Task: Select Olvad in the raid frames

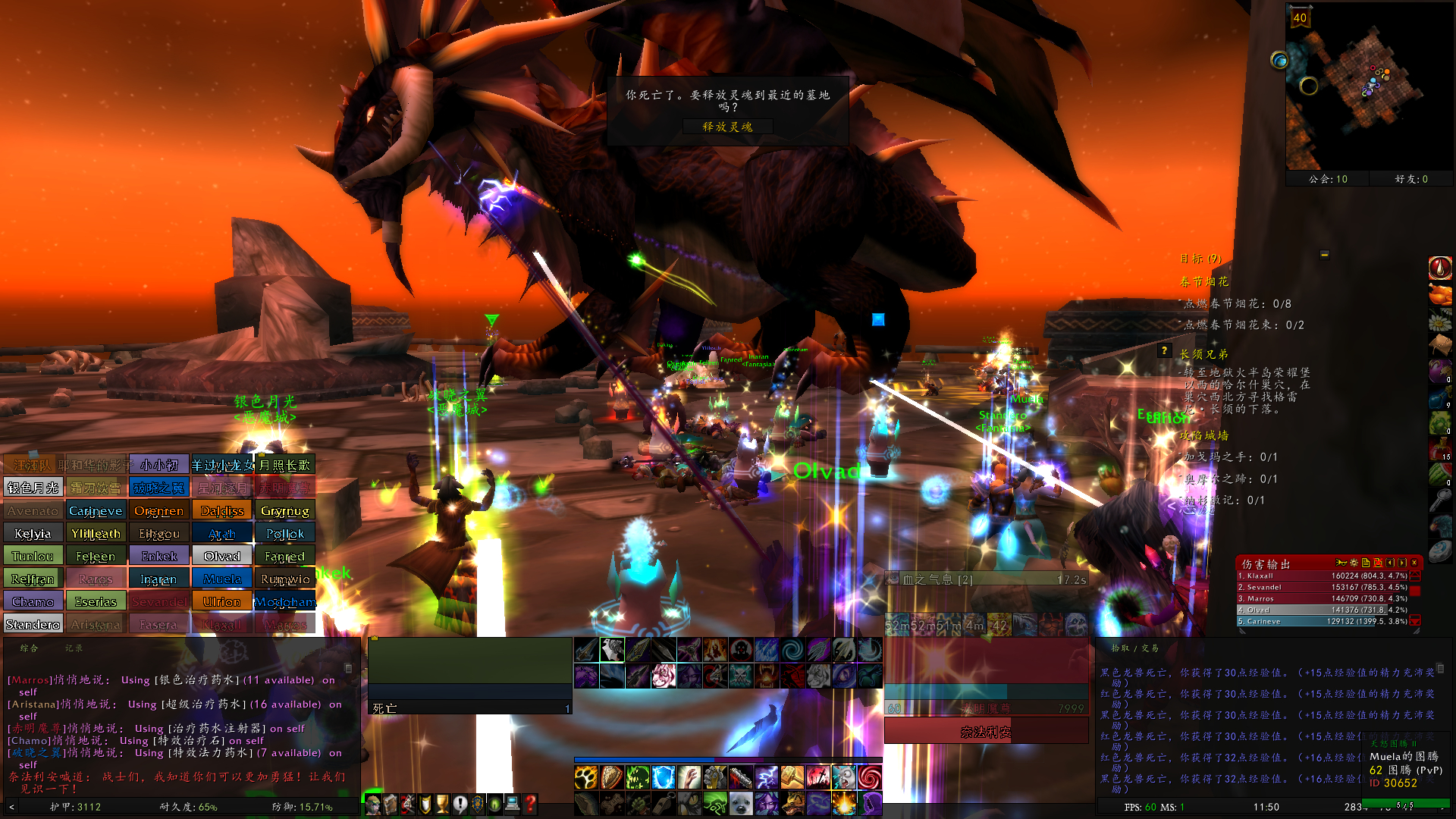Action: pyautogui.click(x=221, y=555)
